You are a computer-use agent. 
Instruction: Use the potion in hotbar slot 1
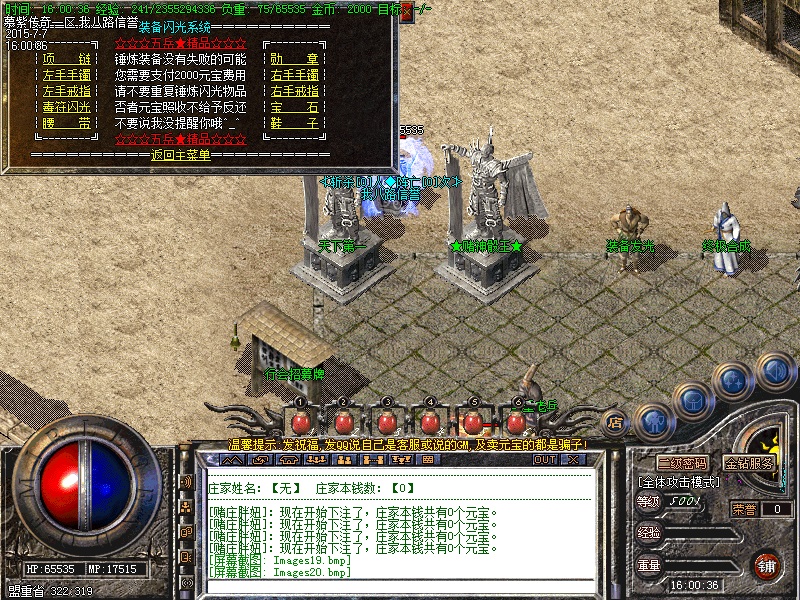click(299, 420)
